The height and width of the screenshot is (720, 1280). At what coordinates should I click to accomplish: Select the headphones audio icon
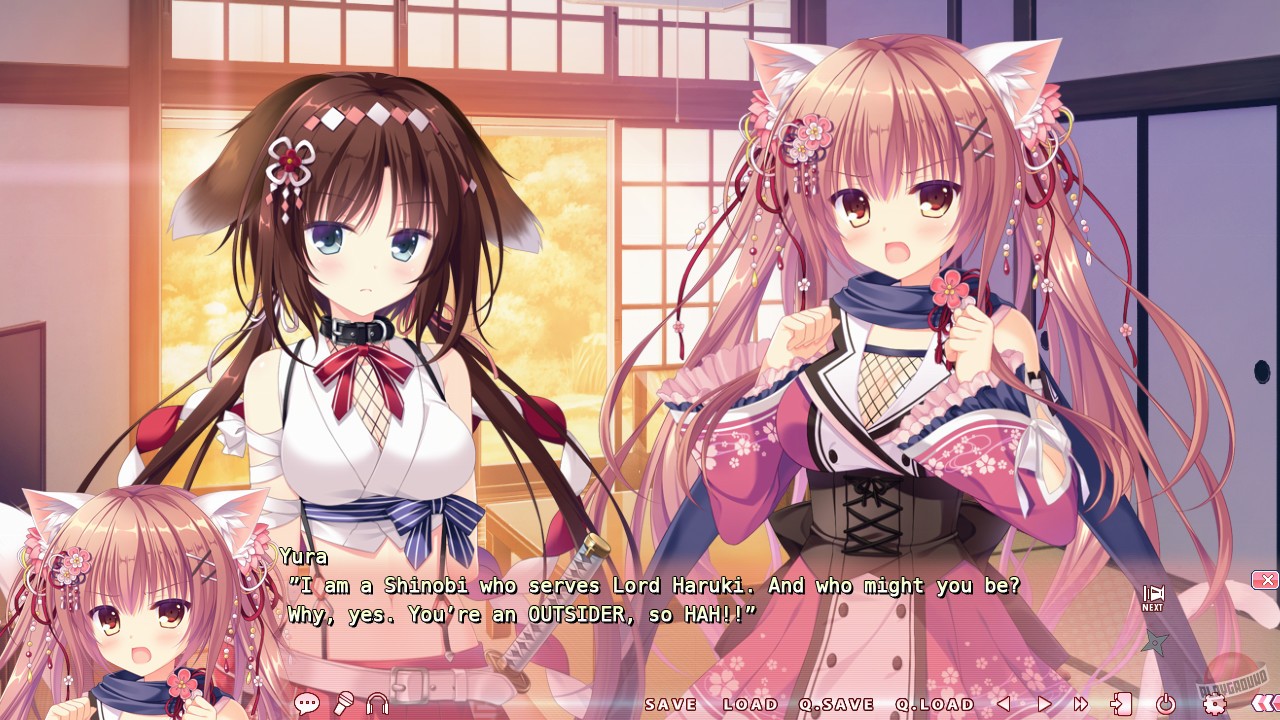click(x=377, y=704)
